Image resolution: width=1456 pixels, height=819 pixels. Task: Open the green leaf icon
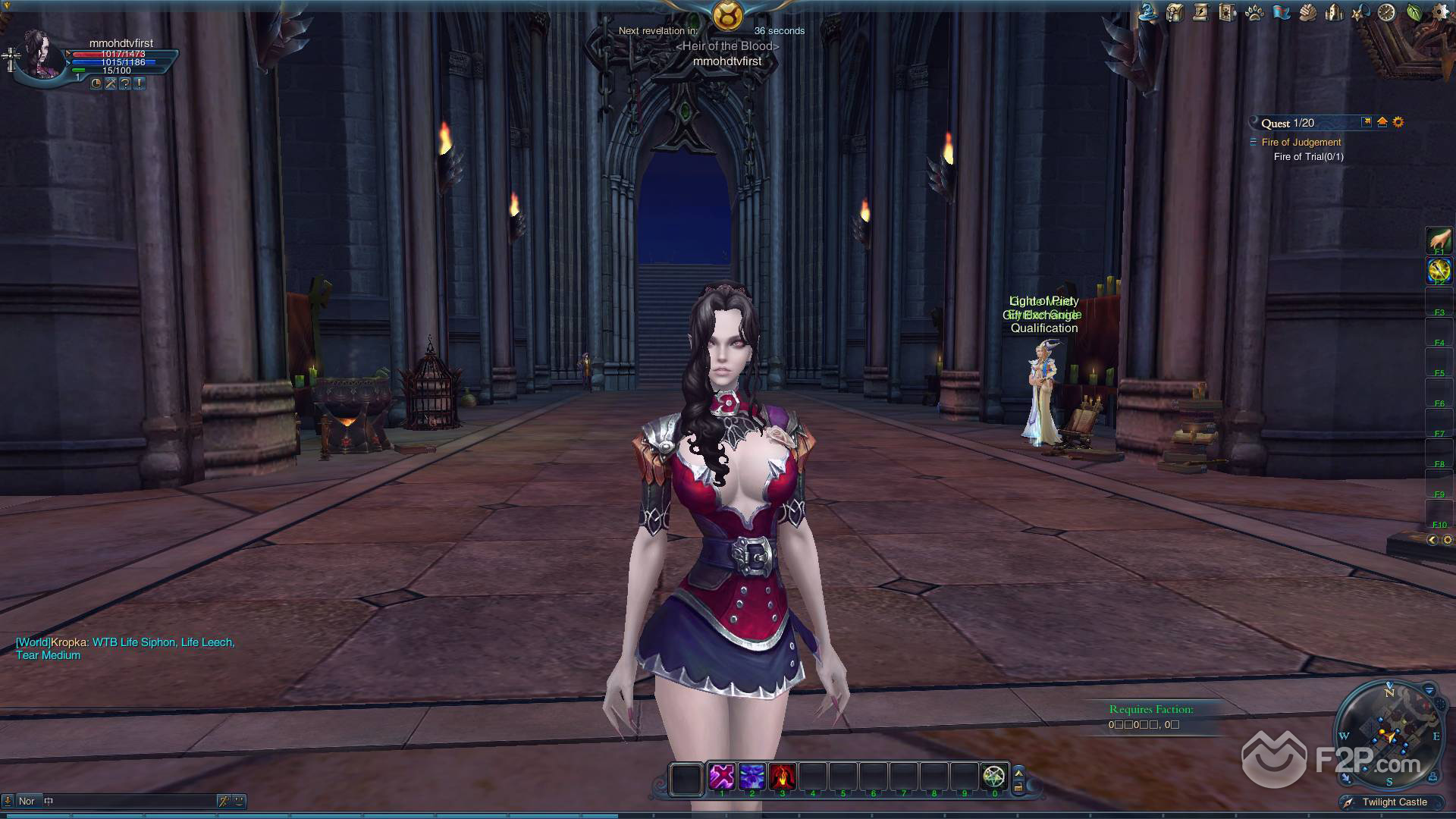[1414, 12]
